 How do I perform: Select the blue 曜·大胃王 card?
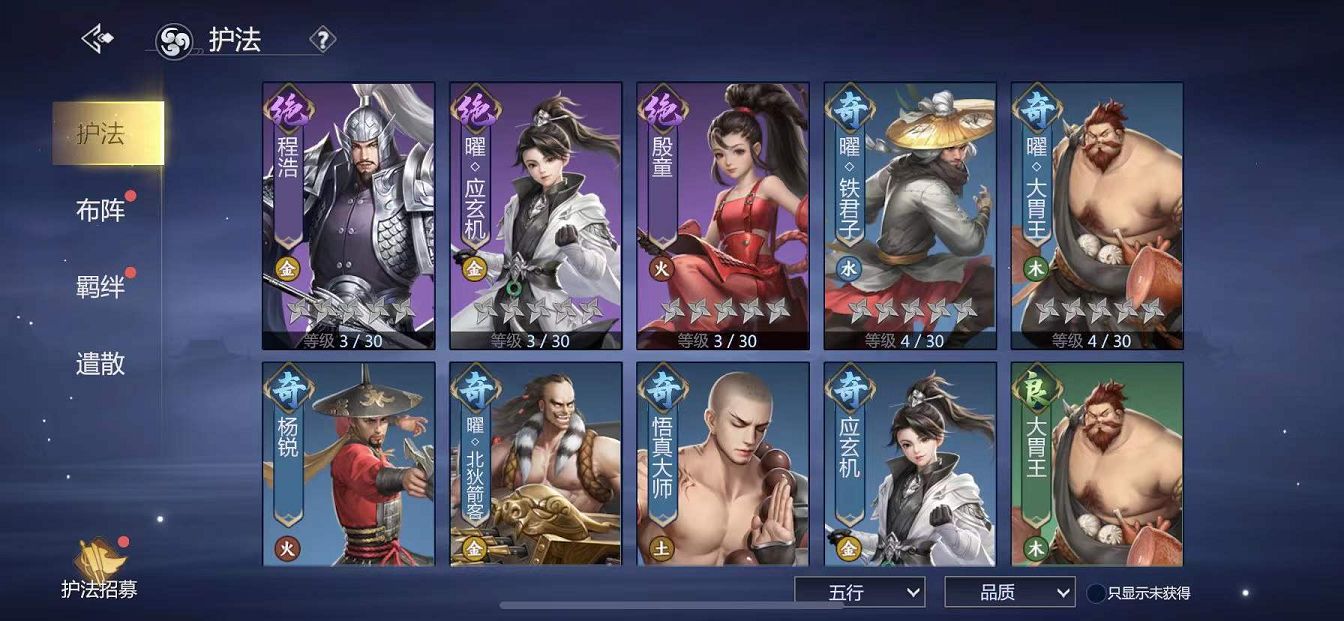[1096, 215]
